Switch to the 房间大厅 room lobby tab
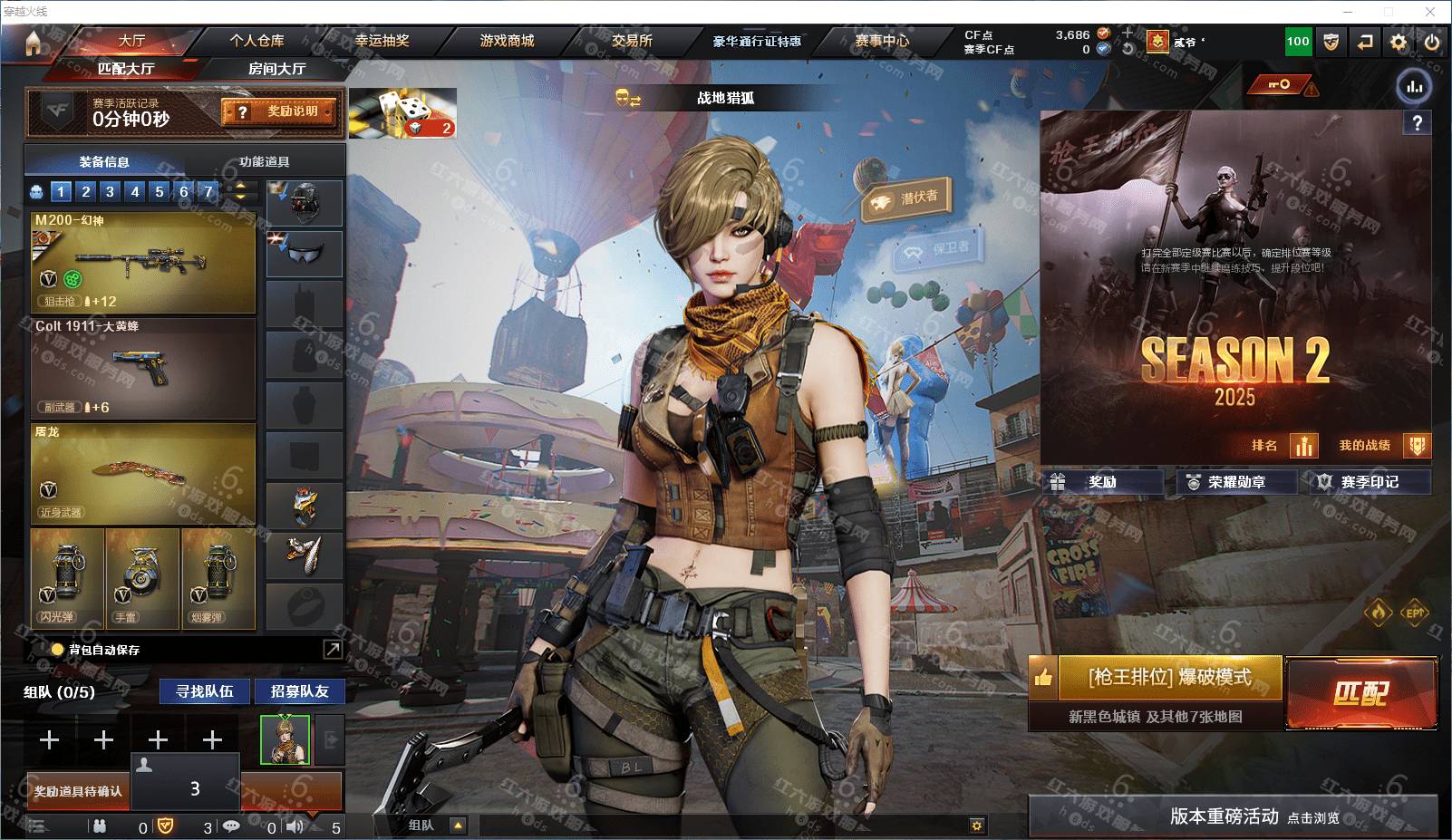This screenshot has height=840, width=1452. pos(276,69)
